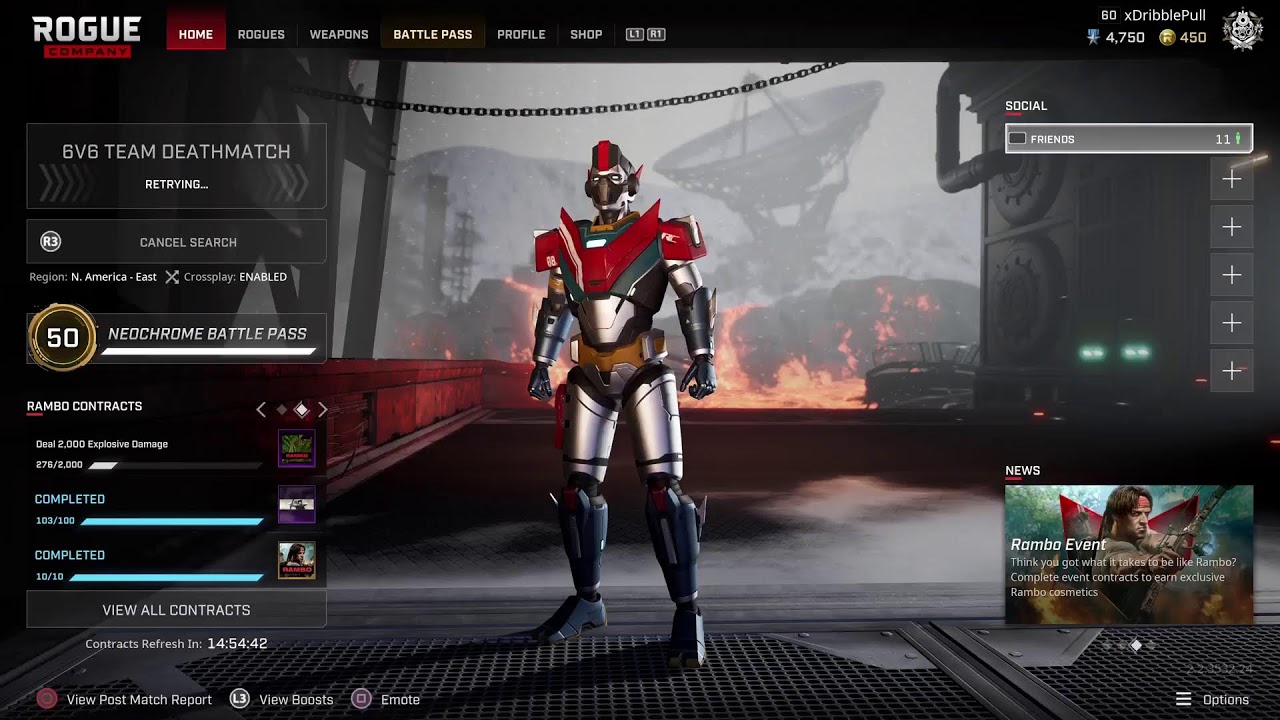View all contracts

click(x=176, y=610)
